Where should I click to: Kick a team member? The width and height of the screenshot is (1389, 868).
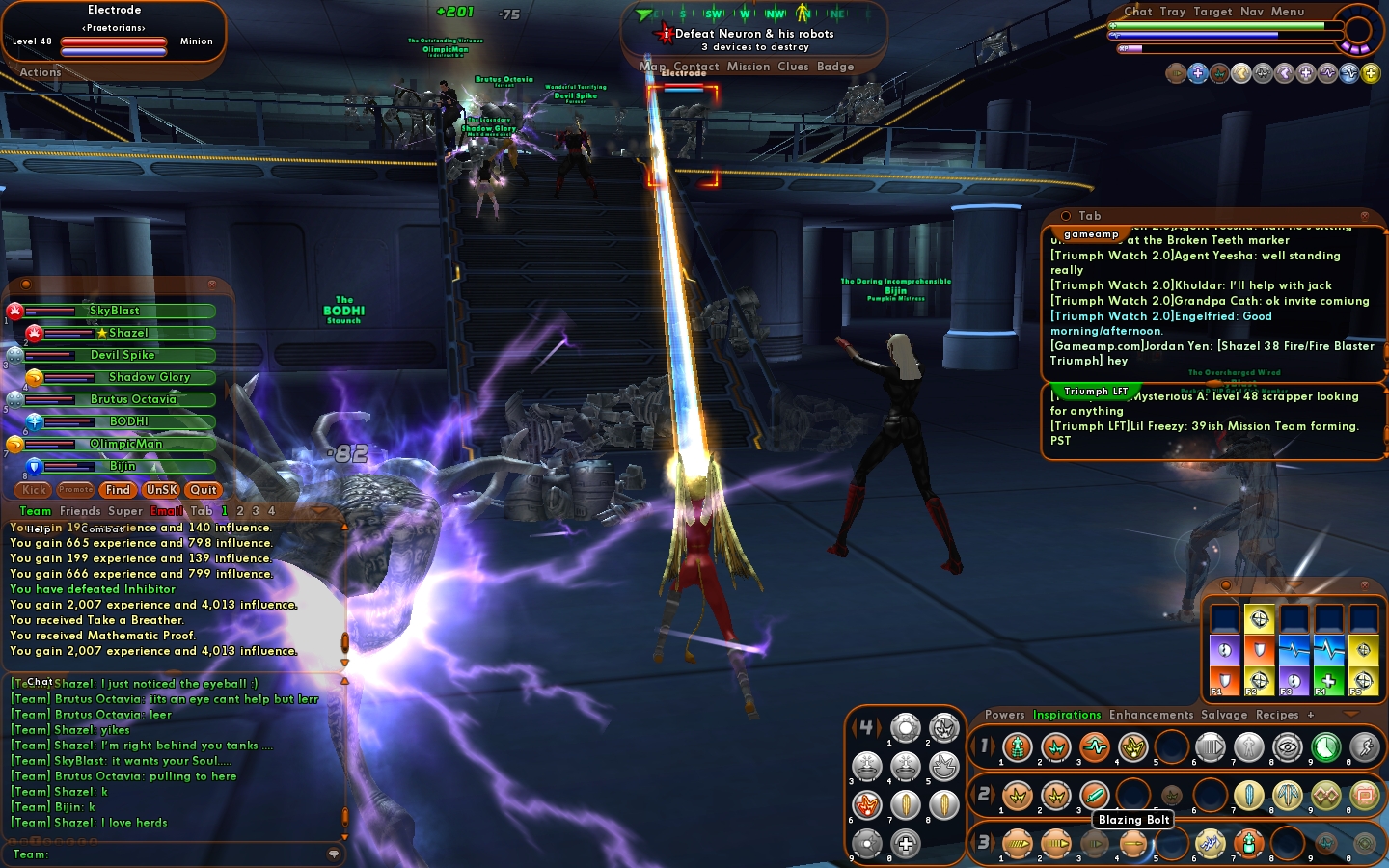35,490
